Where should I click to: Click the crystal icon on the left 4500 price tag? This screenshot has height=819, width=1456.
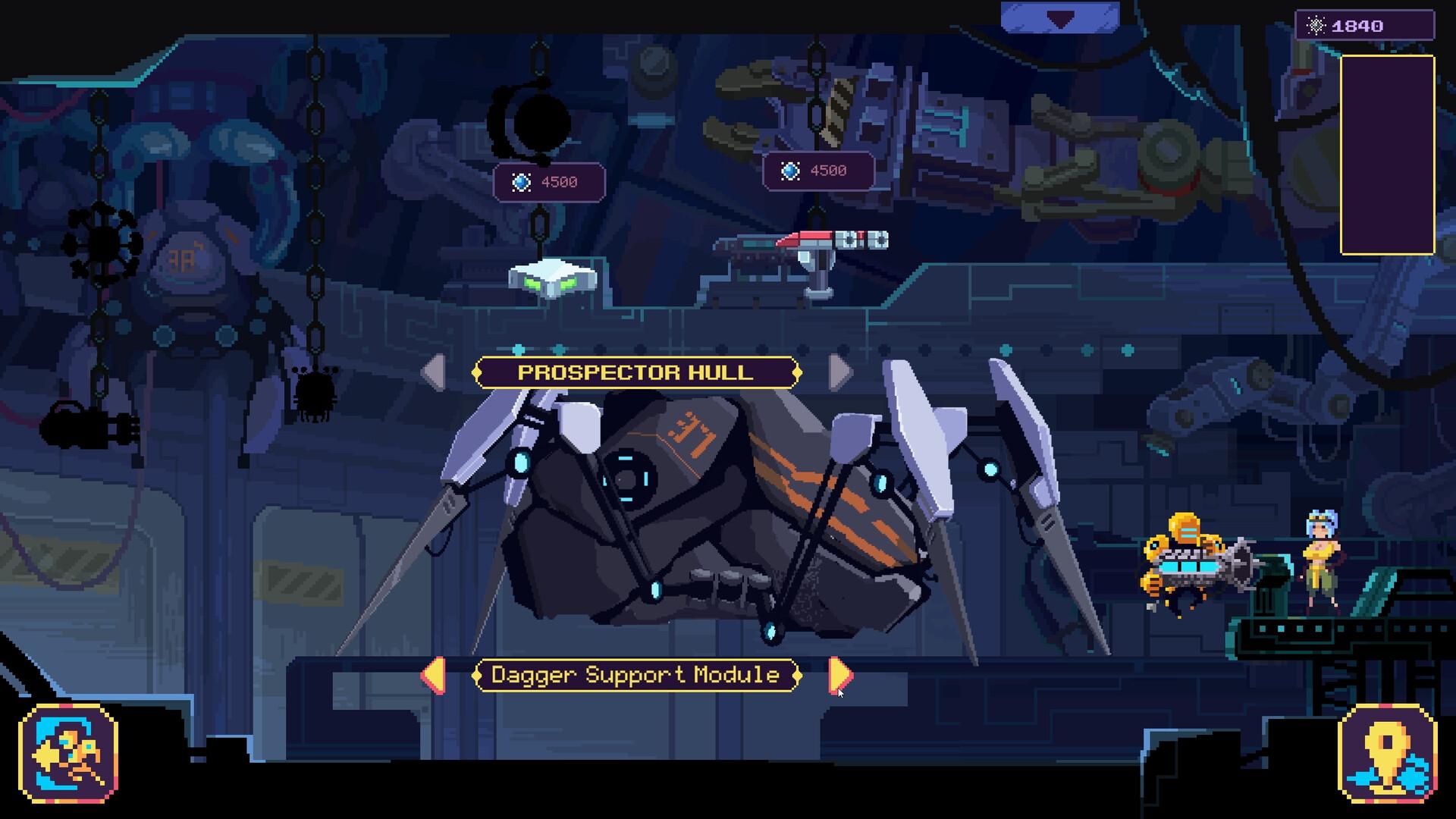[x=520, y=181]
